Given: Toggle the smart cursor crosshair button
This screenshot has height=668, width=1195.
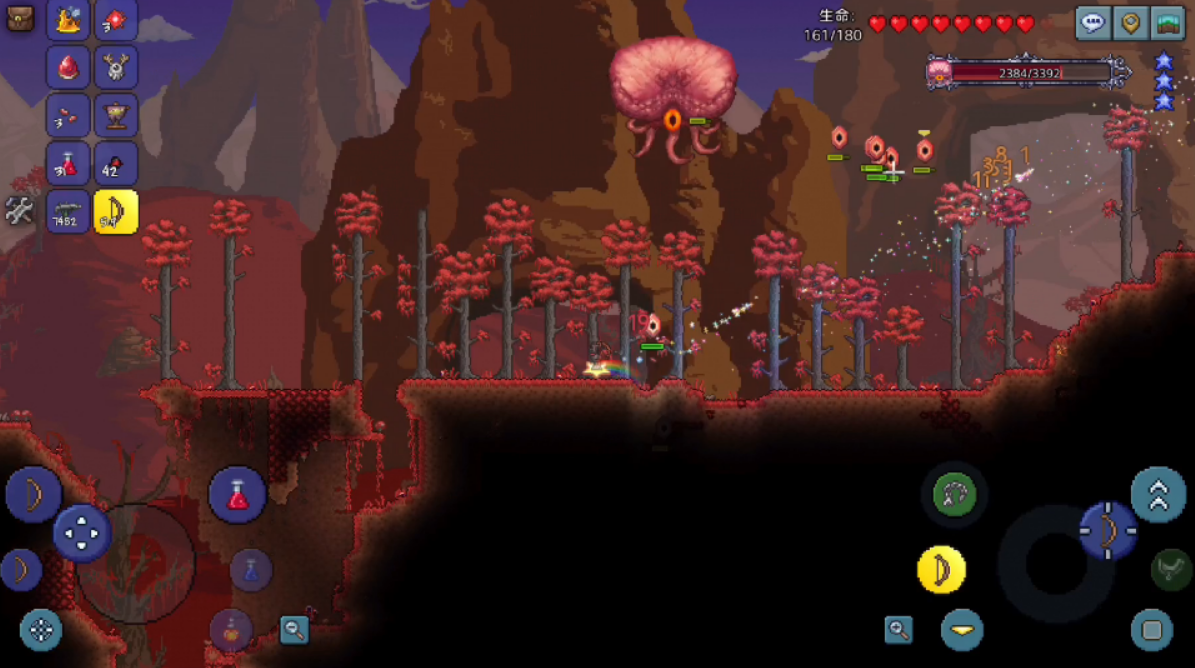Looking at the screenshot, I should (41, 629).
